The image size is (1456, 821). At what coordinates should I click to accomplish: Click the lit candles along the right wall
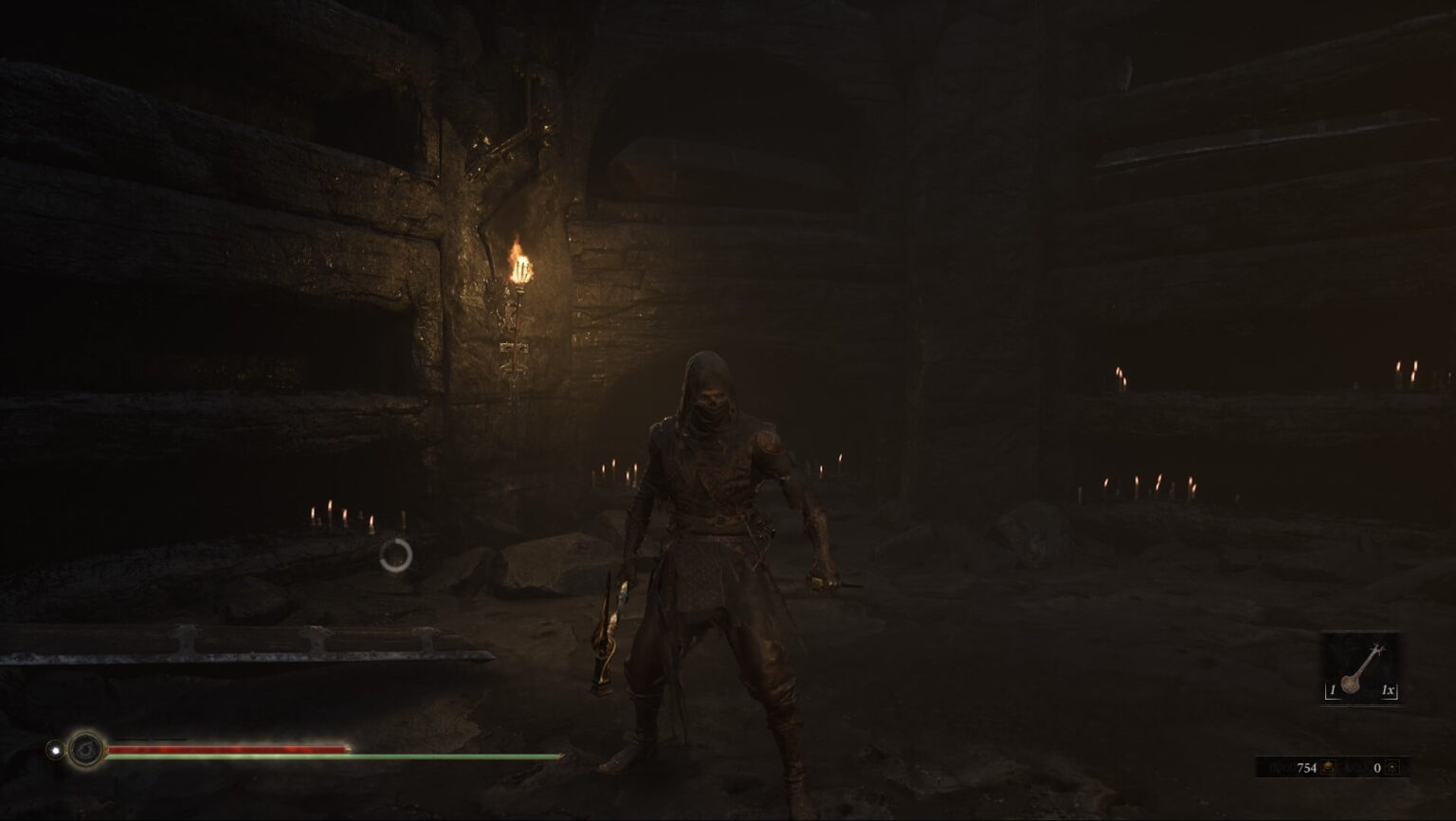pos(1147,483)
